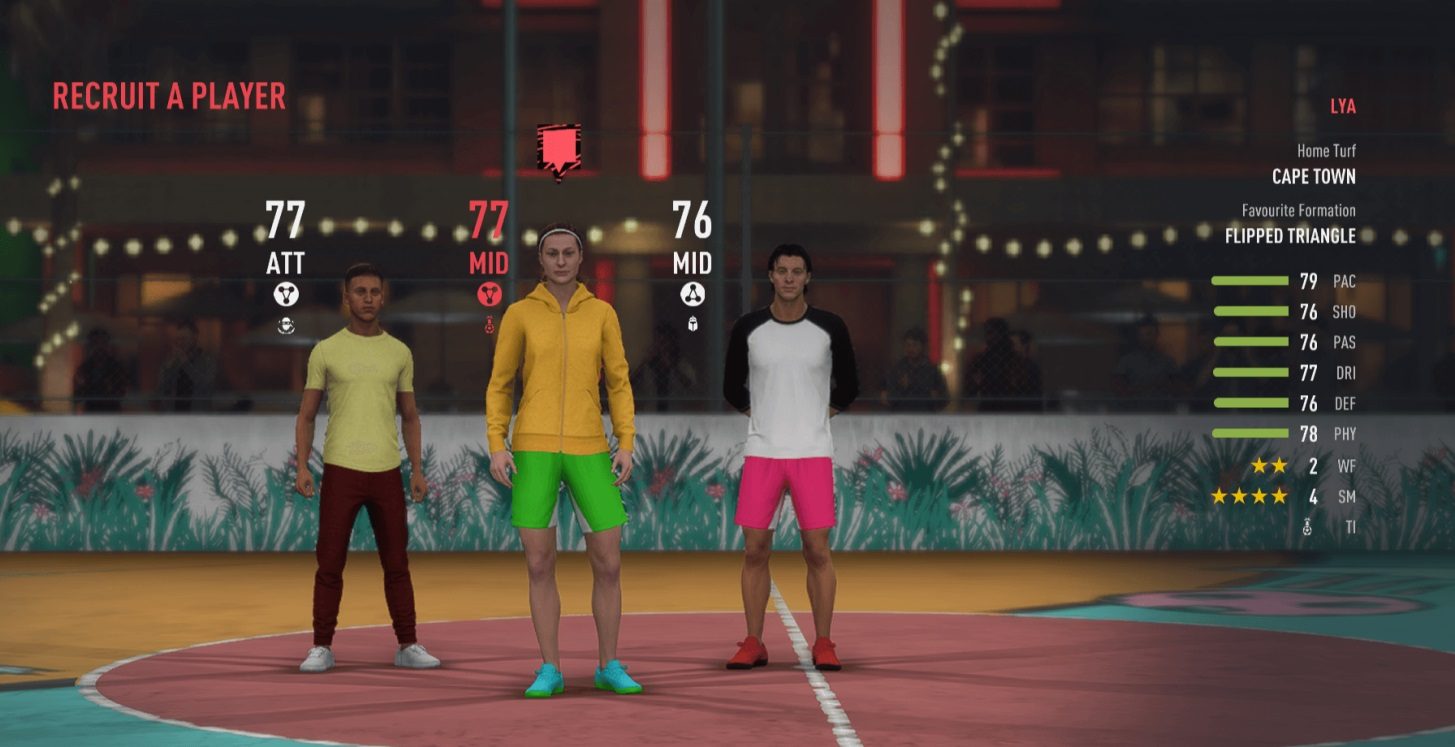Click the green PAC stat bar showing 79
The image size is (1455, 747).
pos(1250,282)
